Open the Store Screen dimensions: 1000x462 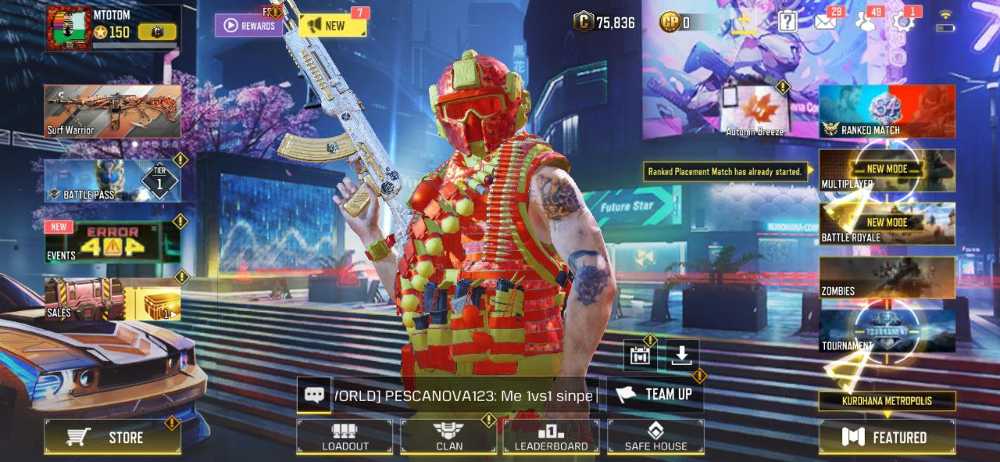point(110,437)
